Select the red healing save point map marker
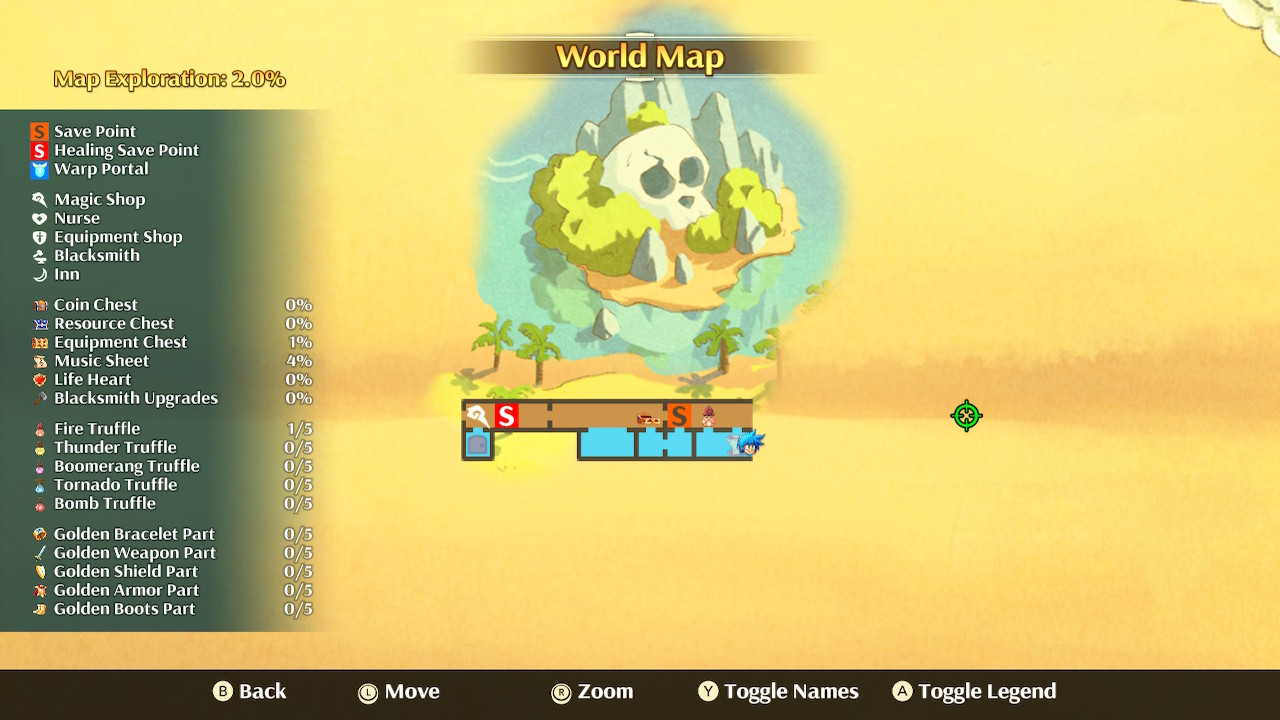Screen dimensions: 1280x720 507,416
